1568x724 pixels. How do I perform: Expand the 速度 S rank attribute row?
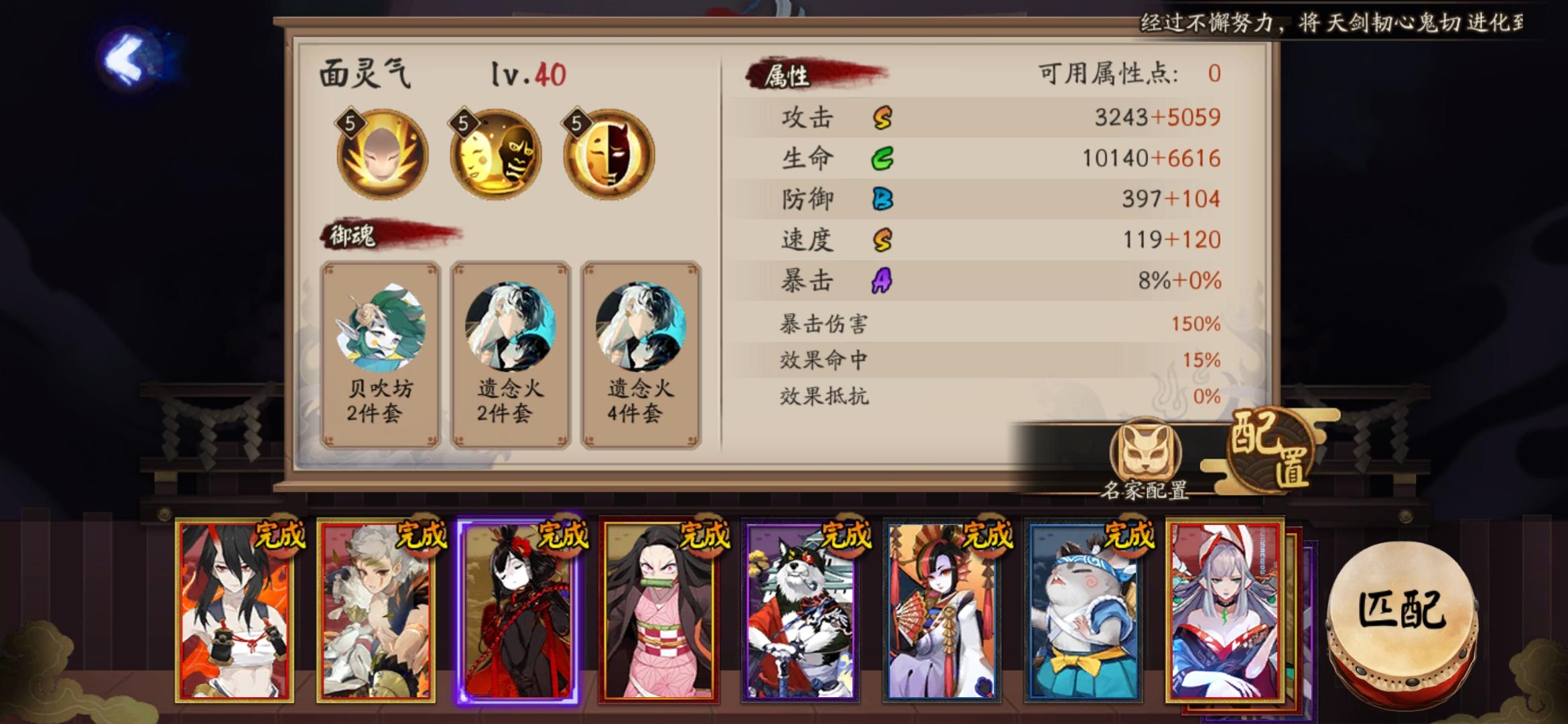click(978, 239)
